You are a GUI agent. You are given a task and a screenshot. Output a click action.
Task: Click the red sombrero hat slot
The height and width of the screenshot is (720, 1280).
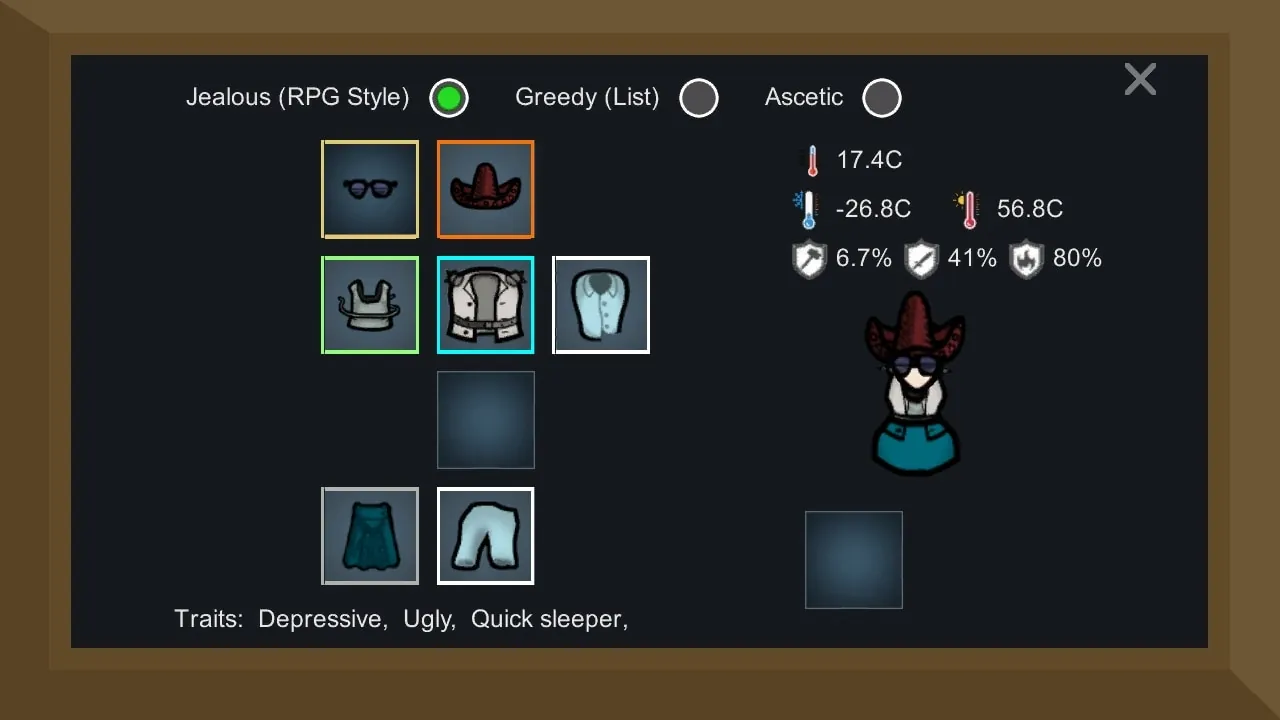click(486, 190)
